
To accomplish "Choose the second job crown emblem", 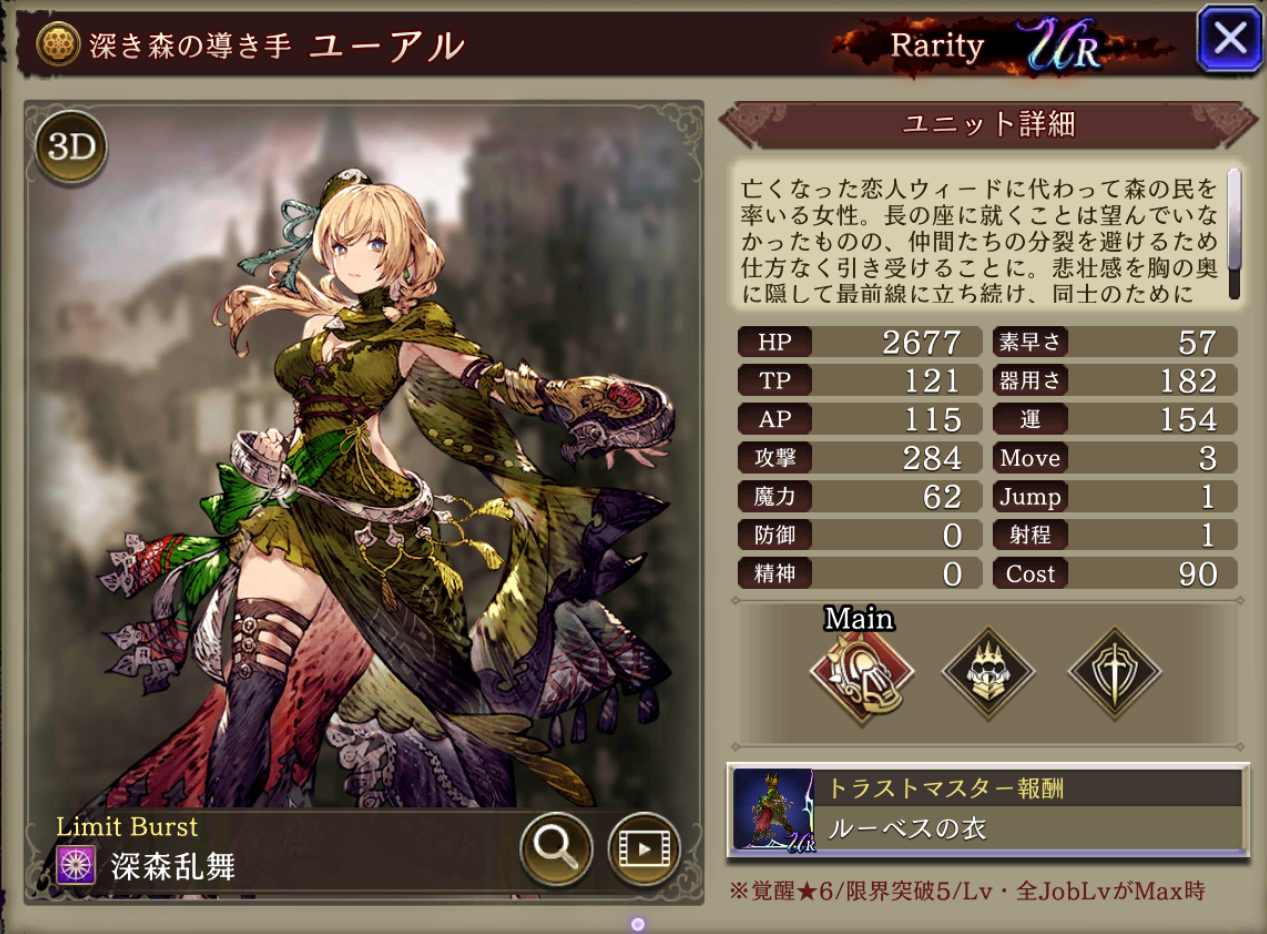I will coord(988,671).
